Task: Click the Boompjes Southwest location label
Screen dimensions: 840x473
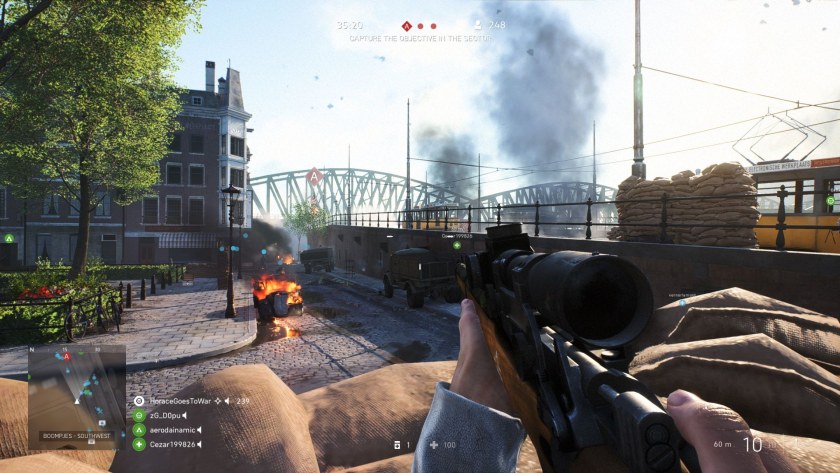Action: pos(76,435)
